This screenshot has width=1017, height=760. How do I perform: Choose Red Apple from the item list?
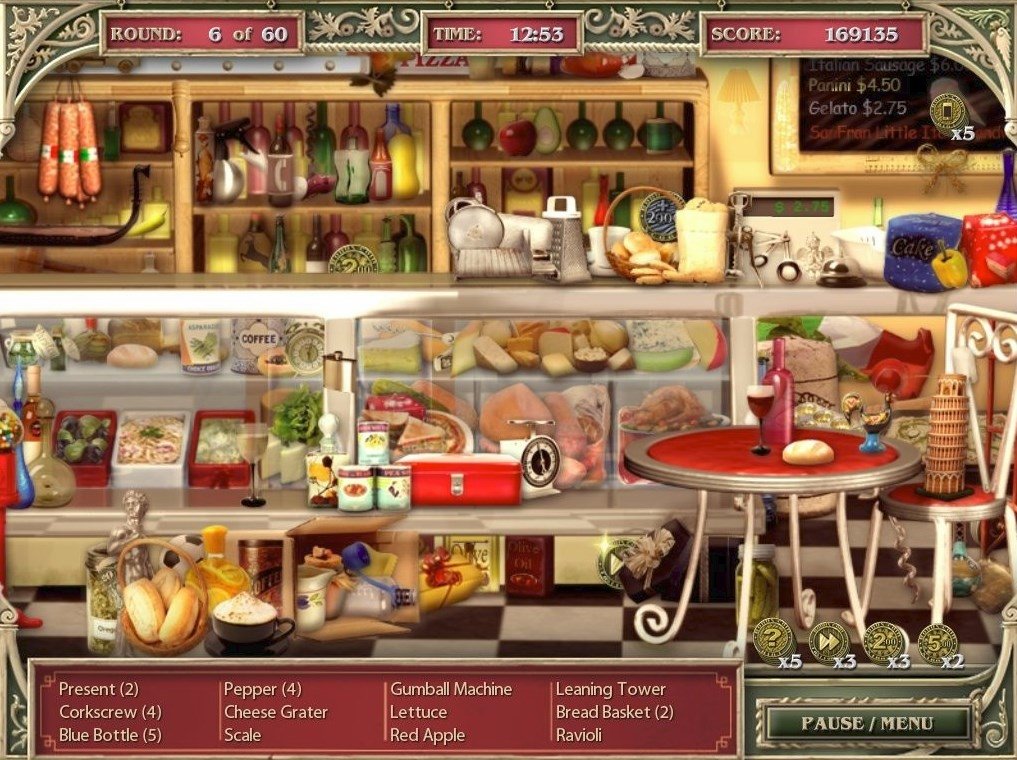[x=427, y=735]
